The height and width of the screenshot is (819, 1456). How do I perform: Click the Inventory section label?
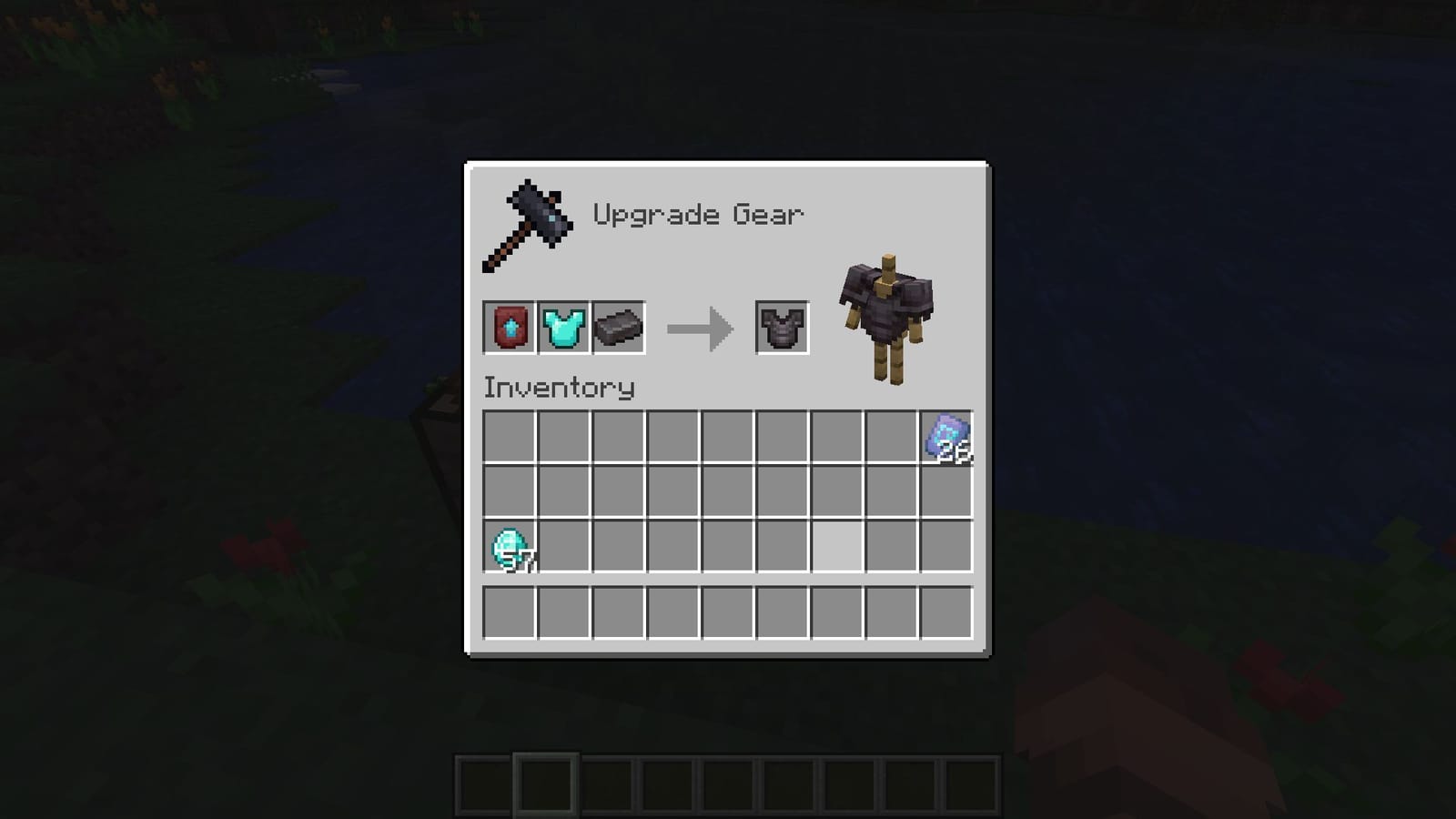pyautogui.click(x=557, y=388)
